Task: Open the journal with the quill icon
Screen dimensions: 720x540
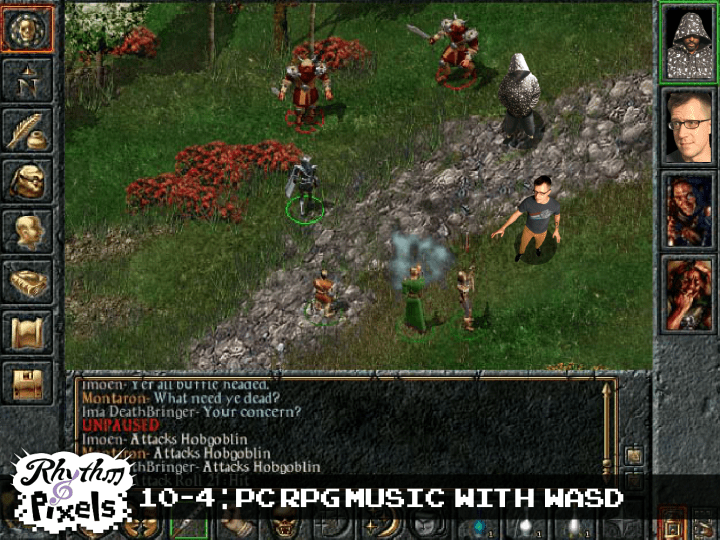Action: [x=27, y=130]
